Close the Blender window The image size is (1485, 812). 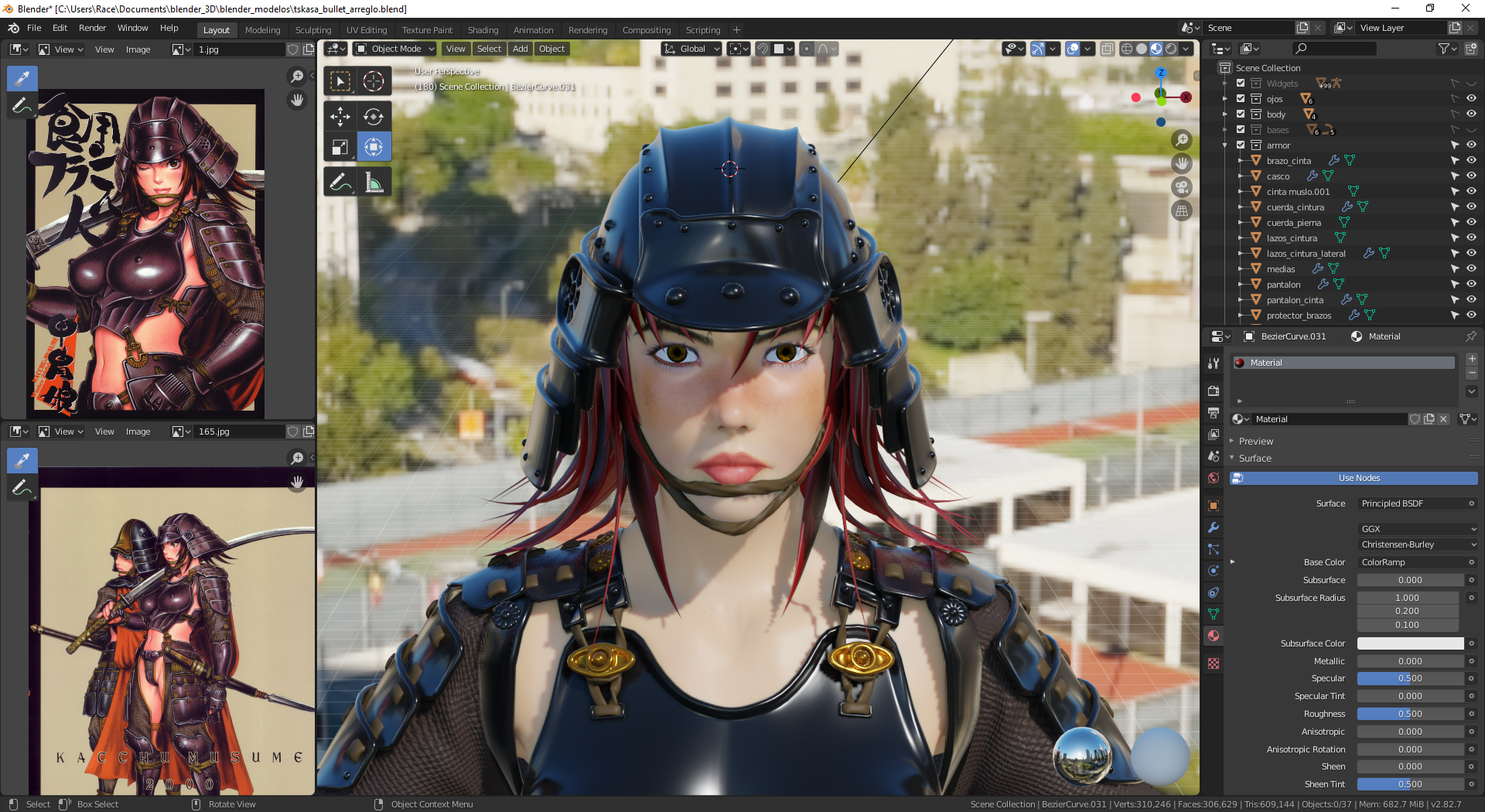1465,9
